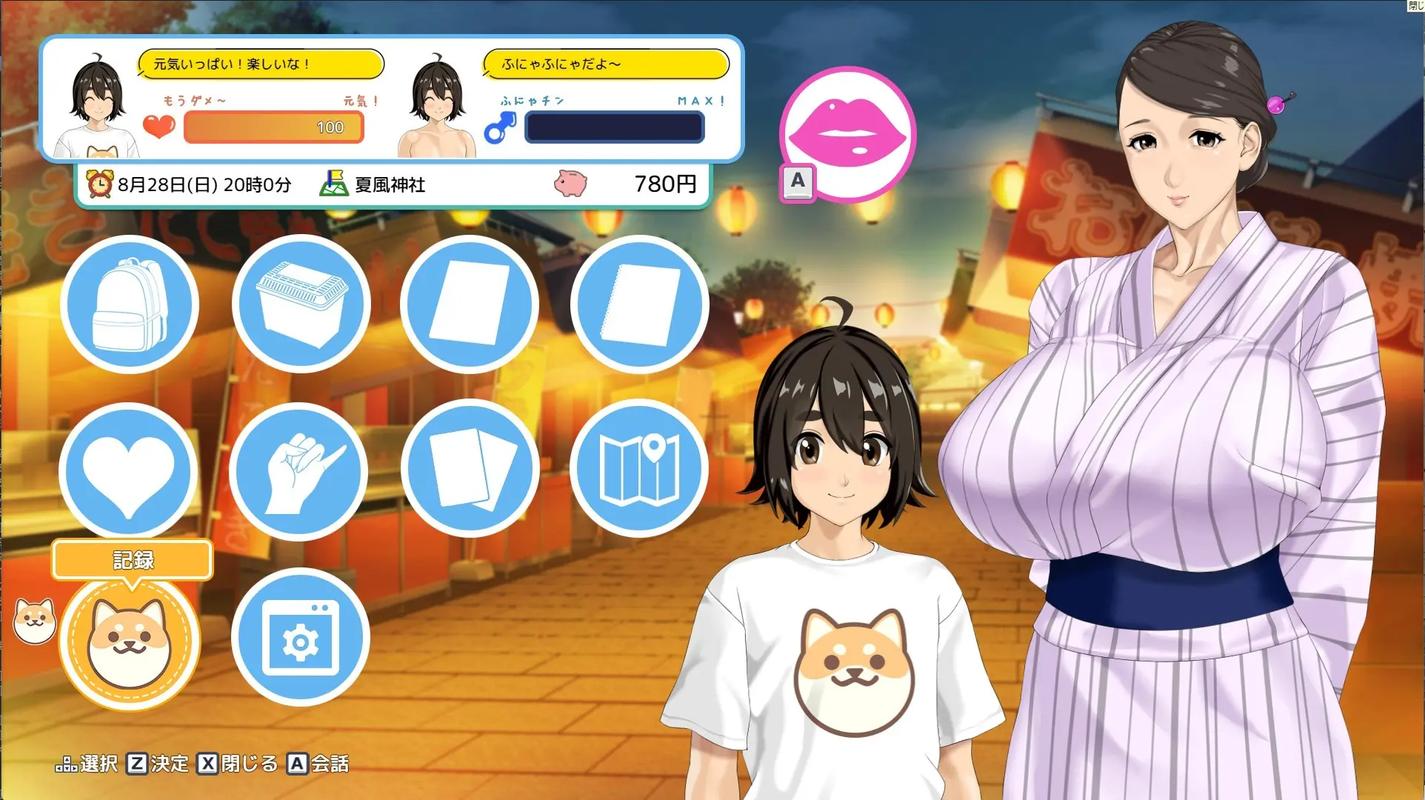The width and height of the screenshot is (1425, 800).
Task: Click the pink kiss lips icon
Action: pyautogui.click(x=847, y=132)
